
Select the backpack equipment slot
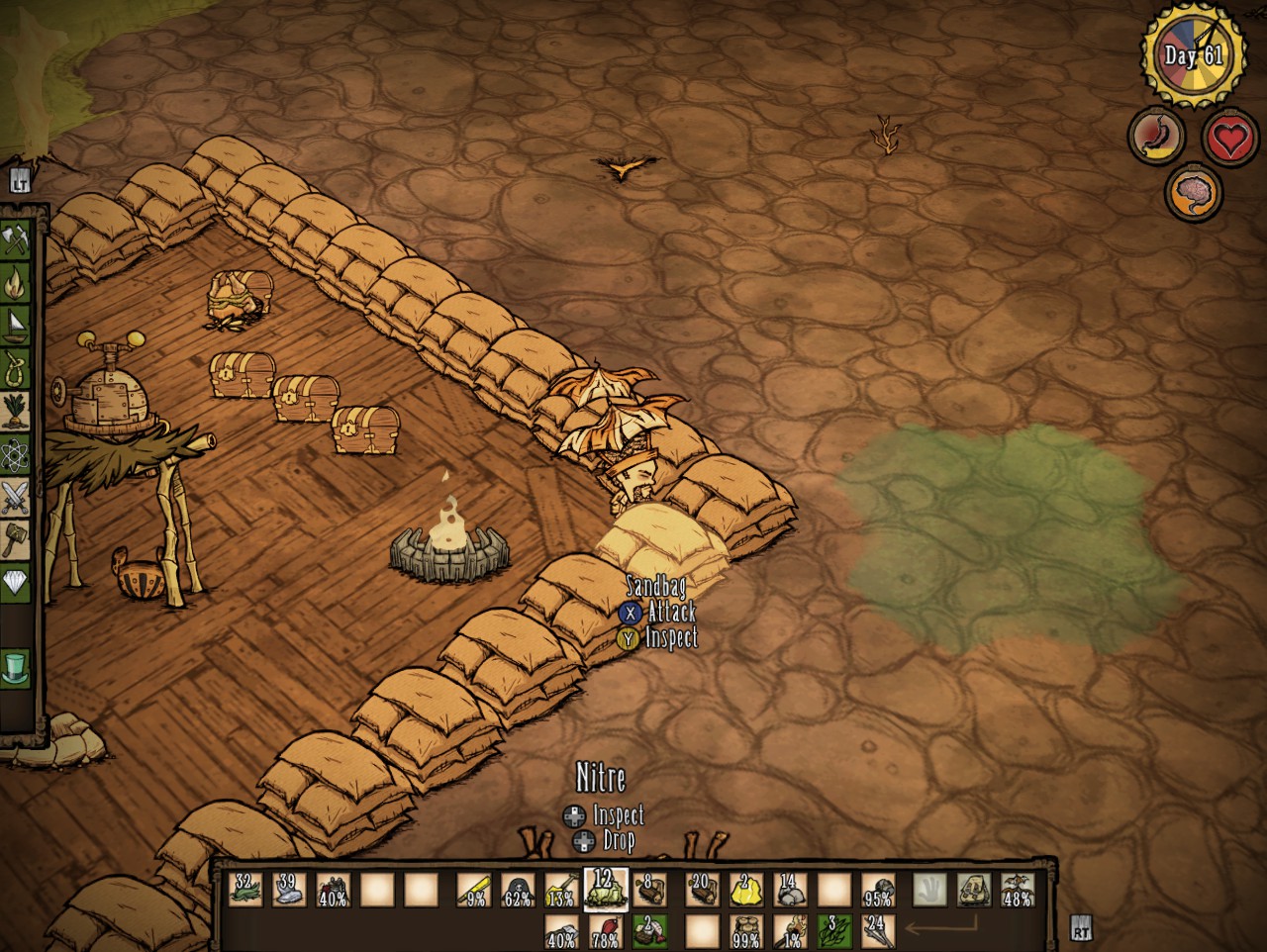coord(974,890)
